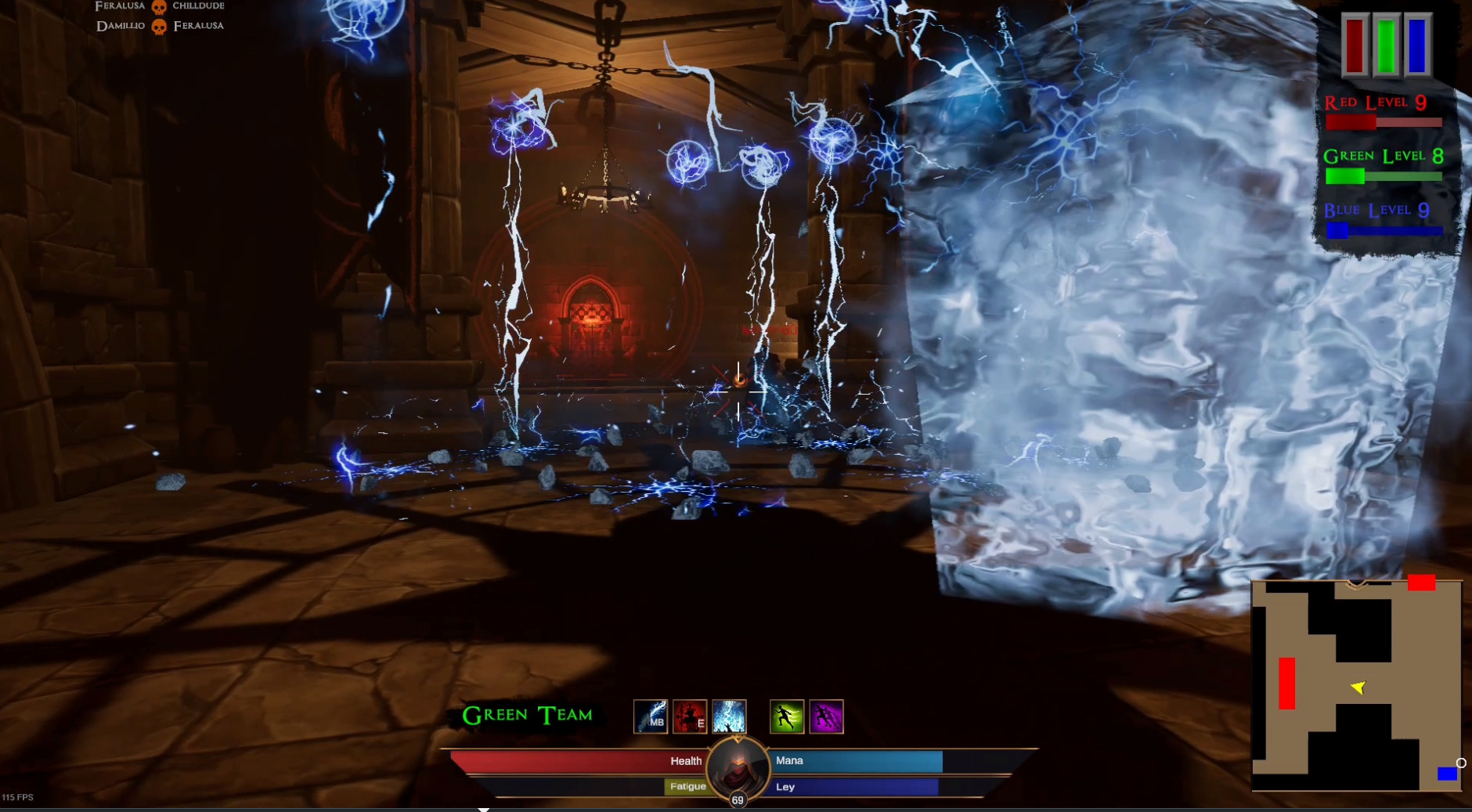Click the skull icon beside Chilldude's kill entry
The image size is (1472, 812).
pos(160,6)
